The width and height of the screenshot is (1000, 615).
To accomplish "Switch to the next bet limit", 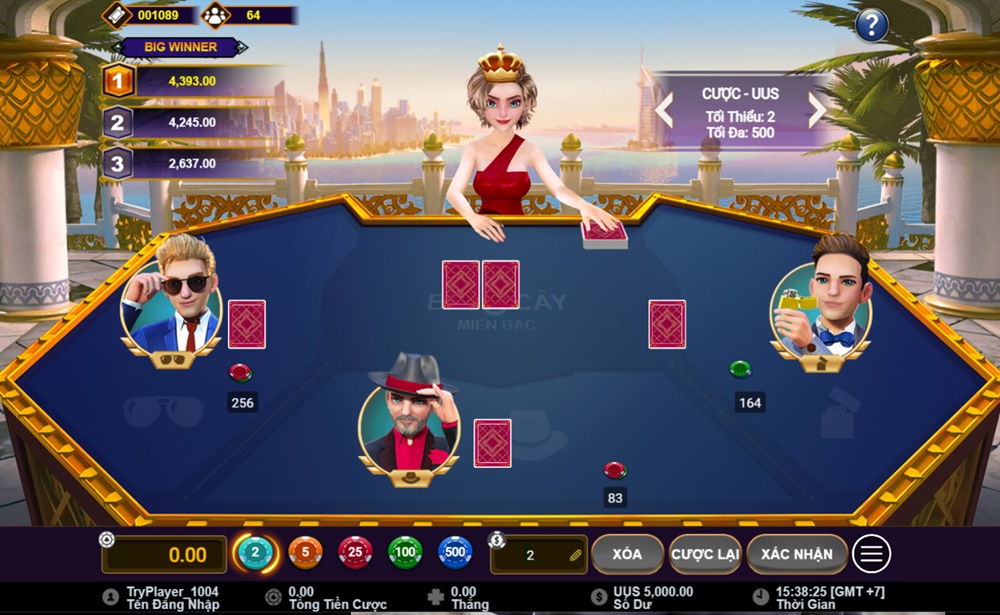I will click(817, 109).
